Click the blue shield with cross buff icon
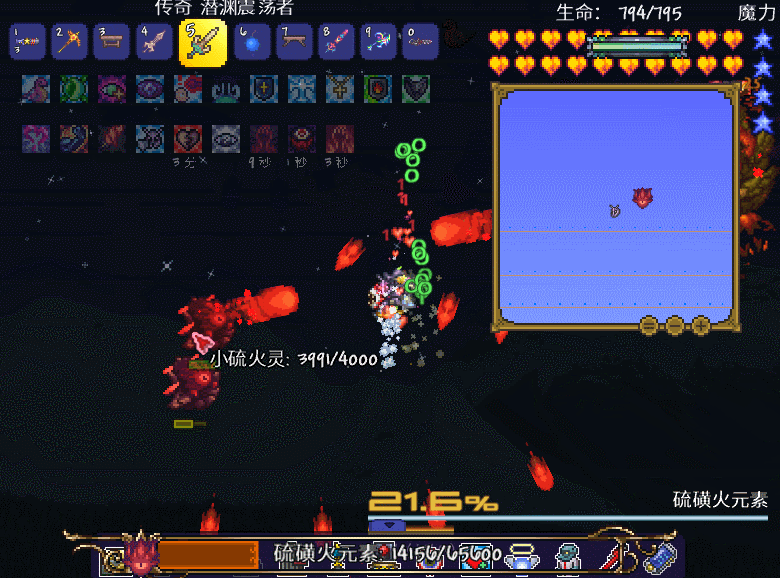780x578 pixels. click(264, 89)
